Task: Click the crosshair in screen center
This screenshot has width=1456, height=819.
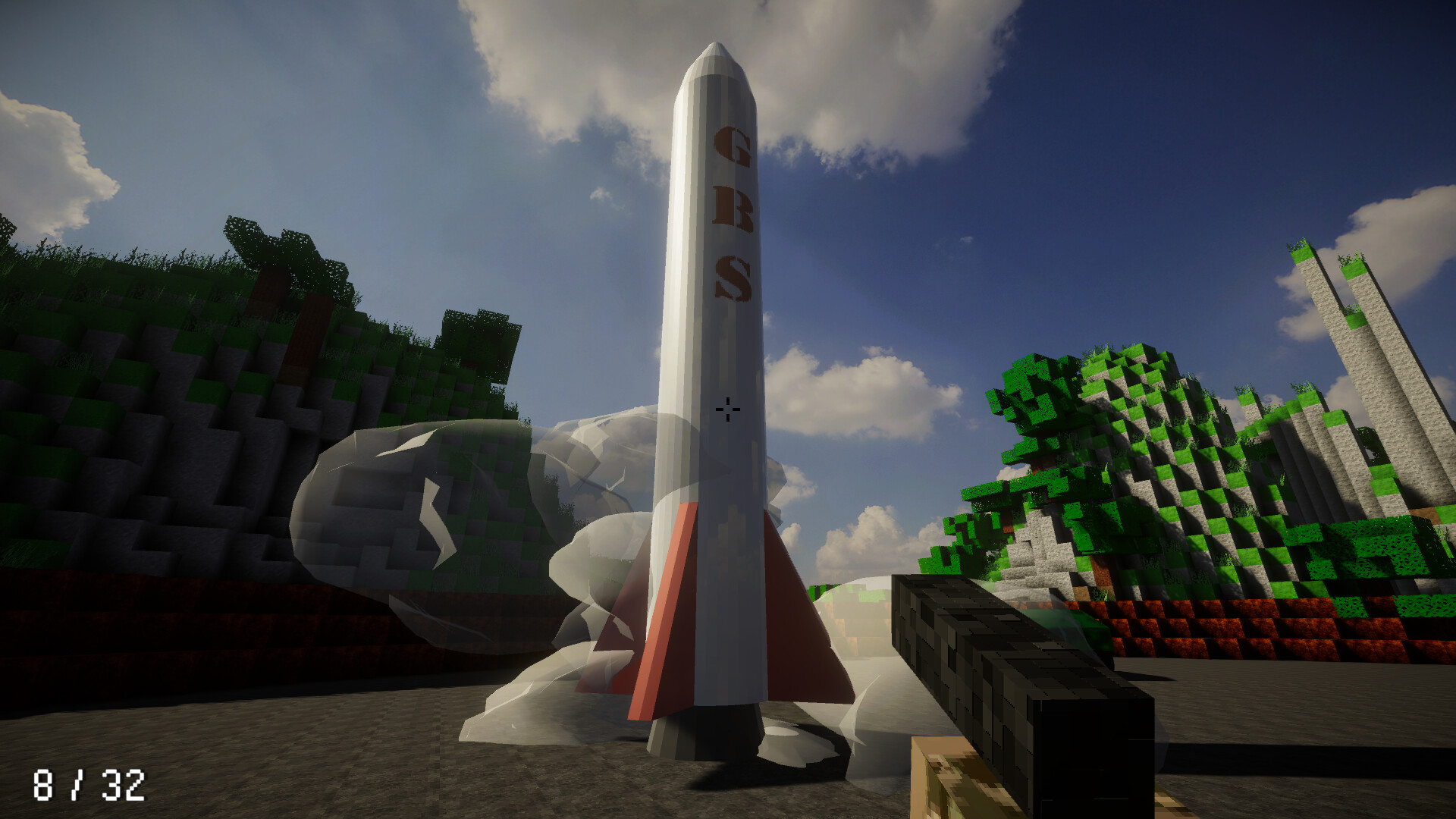Action: tap(727, 409)
